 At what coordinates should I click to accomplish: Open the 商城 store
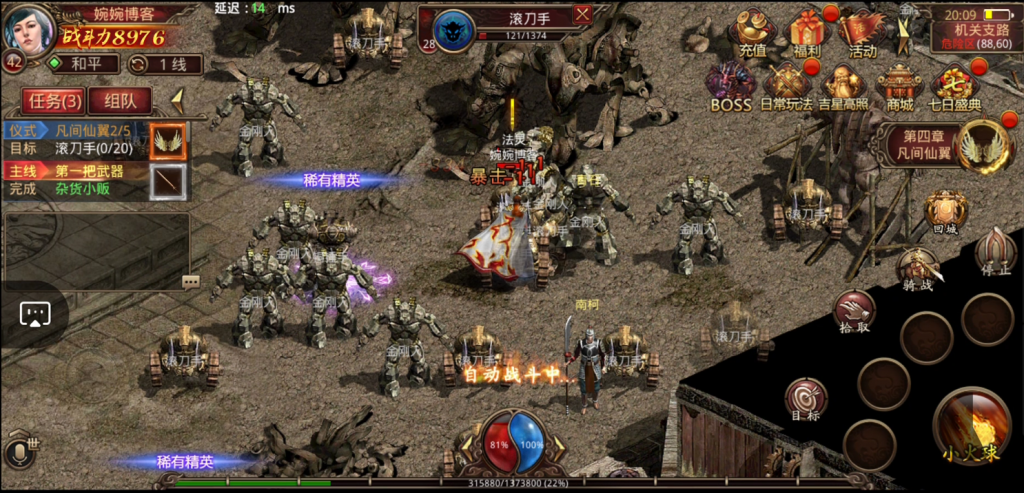(899, 86)
